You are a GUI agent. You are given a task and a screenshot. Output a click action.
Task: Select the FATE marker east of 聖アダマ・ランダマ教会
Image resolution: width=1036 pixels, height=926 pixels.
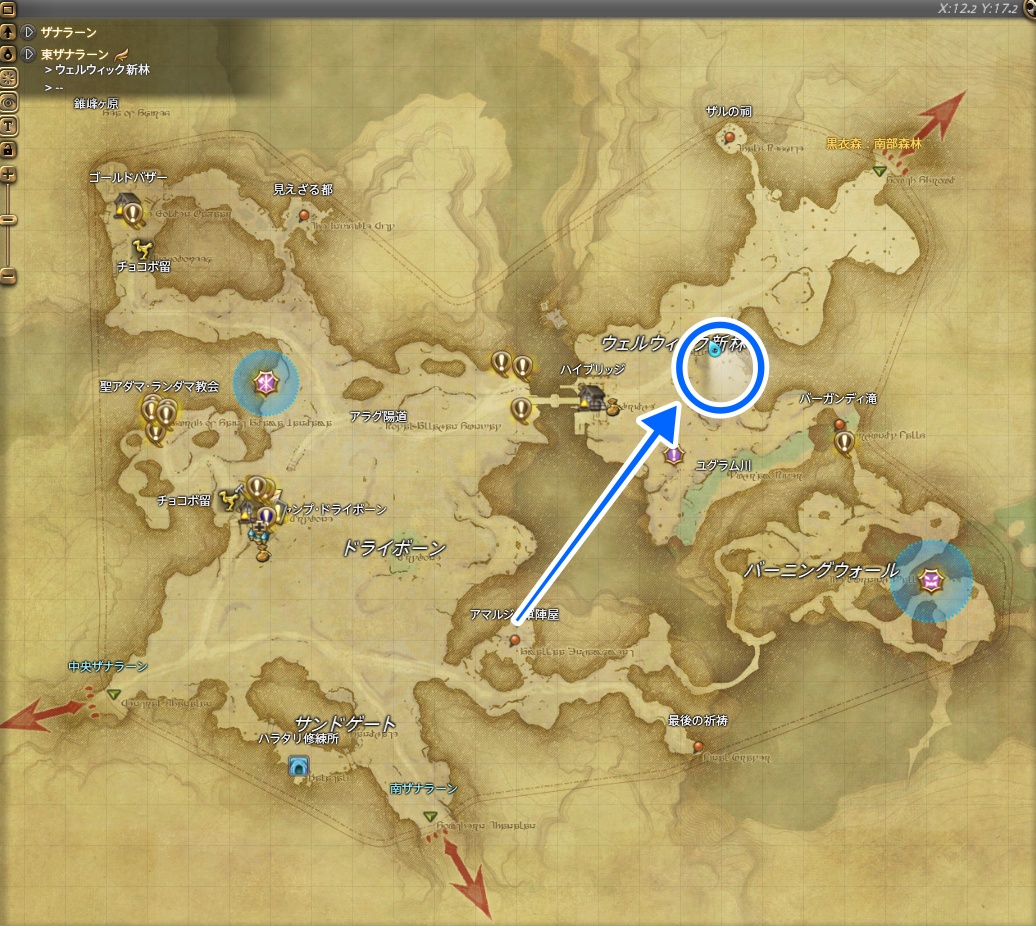coord(266,382)
